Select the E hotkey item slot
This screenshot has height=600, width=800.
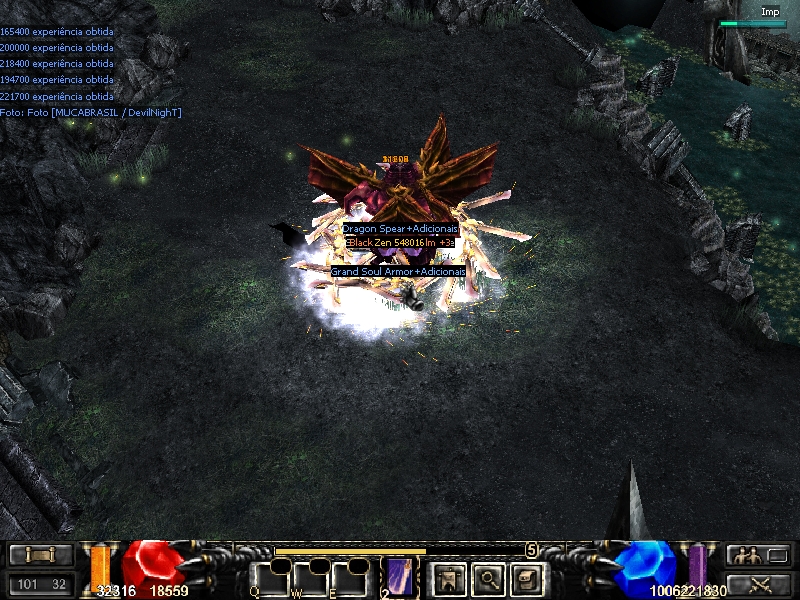pyautogui.click(x=351, y=578)
